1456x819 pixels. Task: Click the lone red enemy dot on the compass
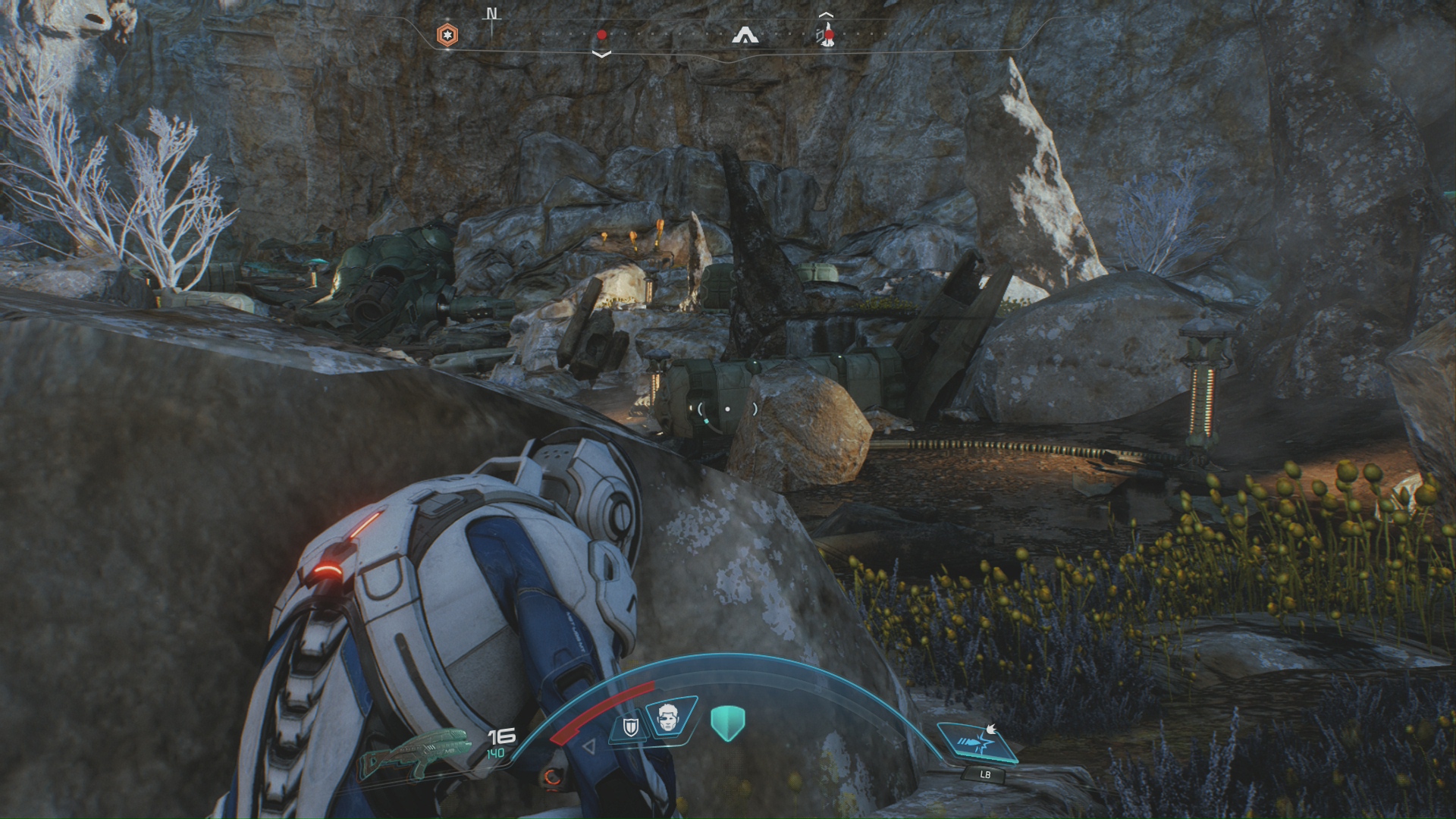[x=601, y=35]
